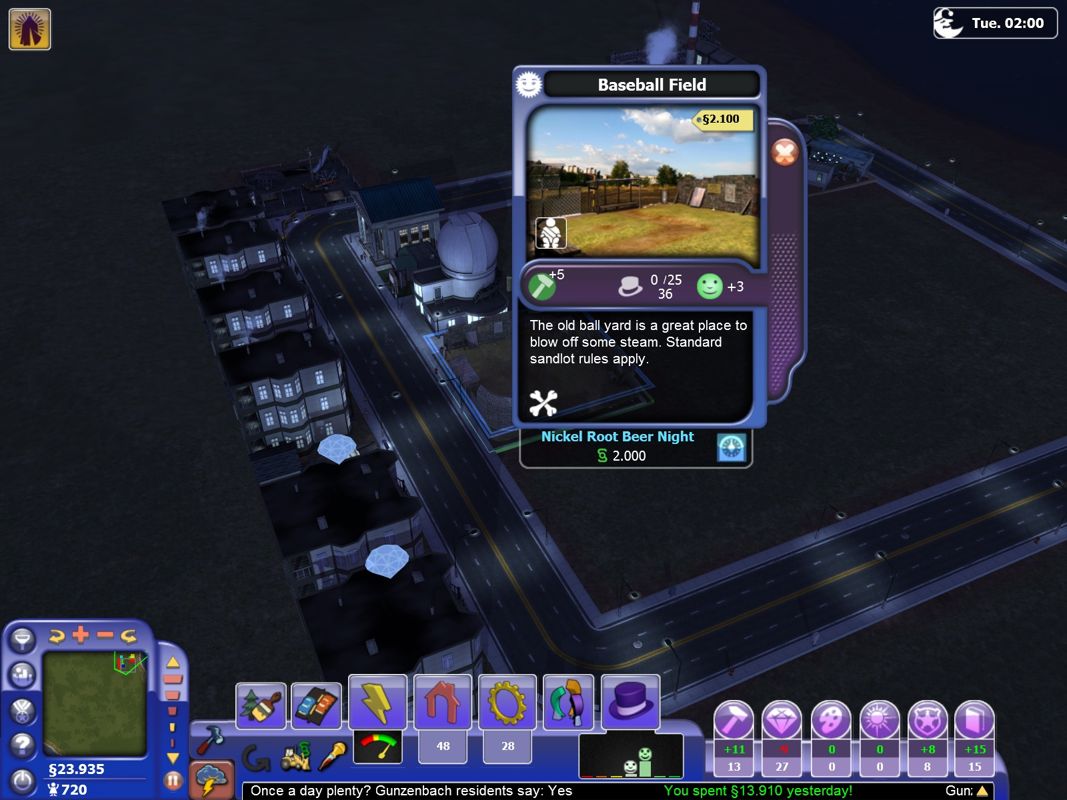The height and width of the screenshot is (800, 1067).
Task: Open the Native headdress icon menu
Action: pyautogui.click(x=30, y=29)
